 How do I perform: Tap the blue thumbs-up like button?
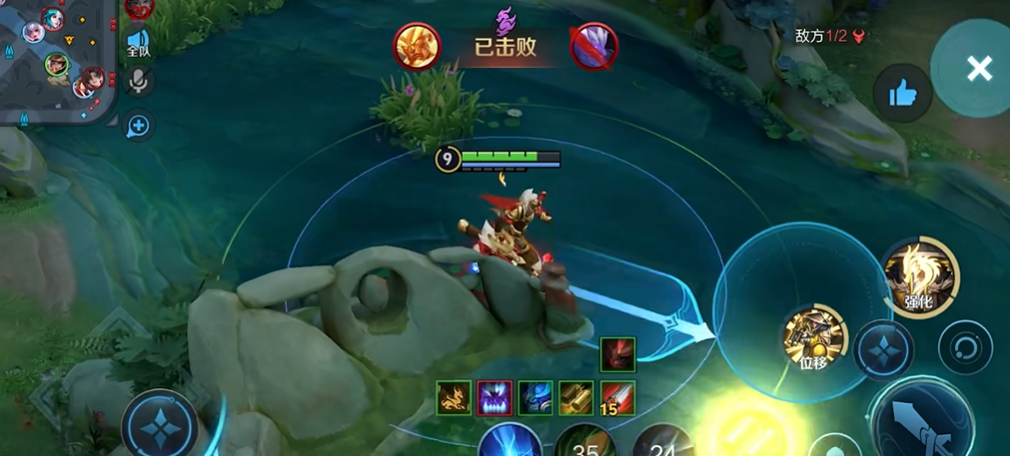tap(902, 94)
